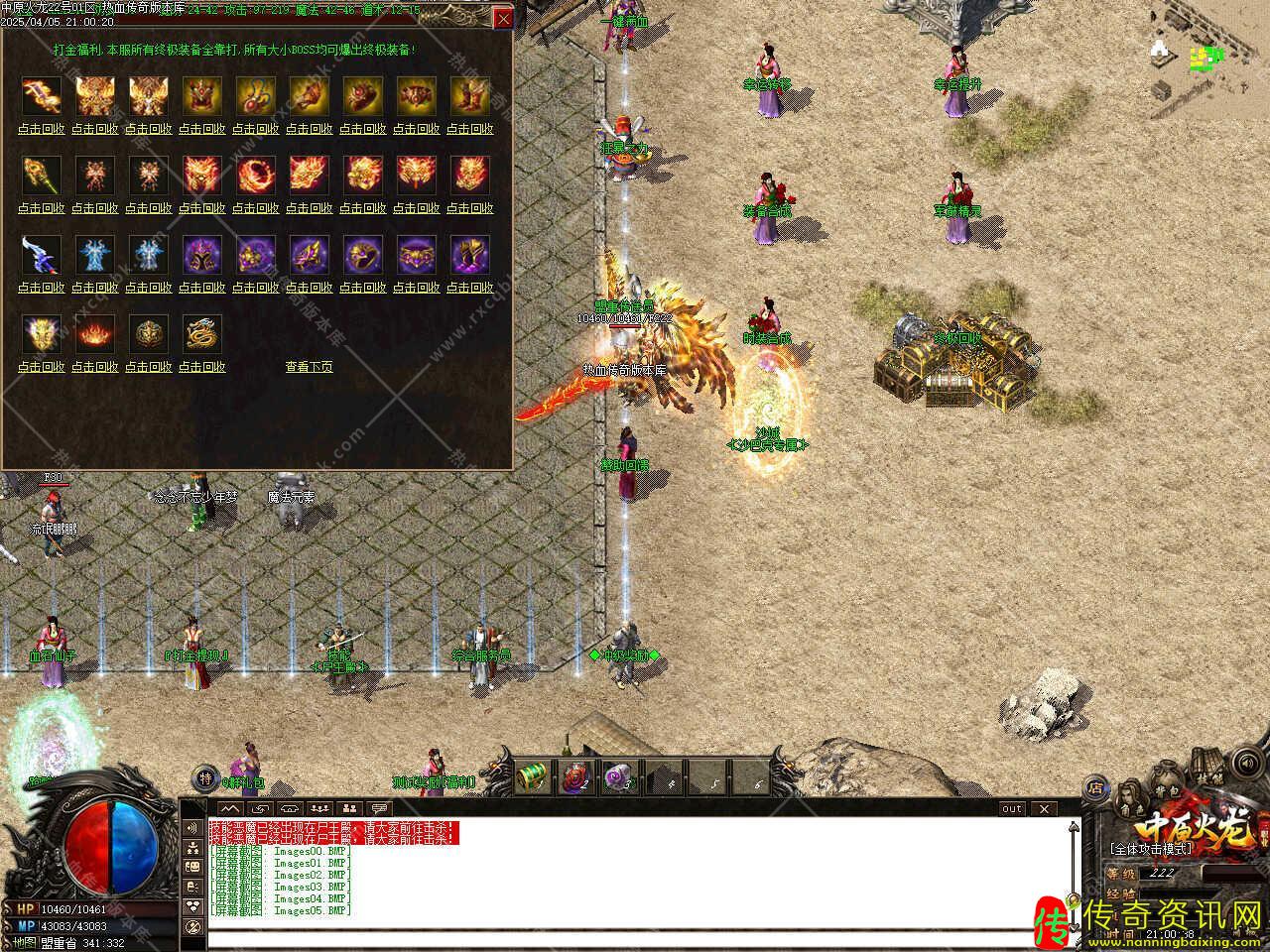
Task: Choose the golden dragon coil icon
Action: [201, 334]
